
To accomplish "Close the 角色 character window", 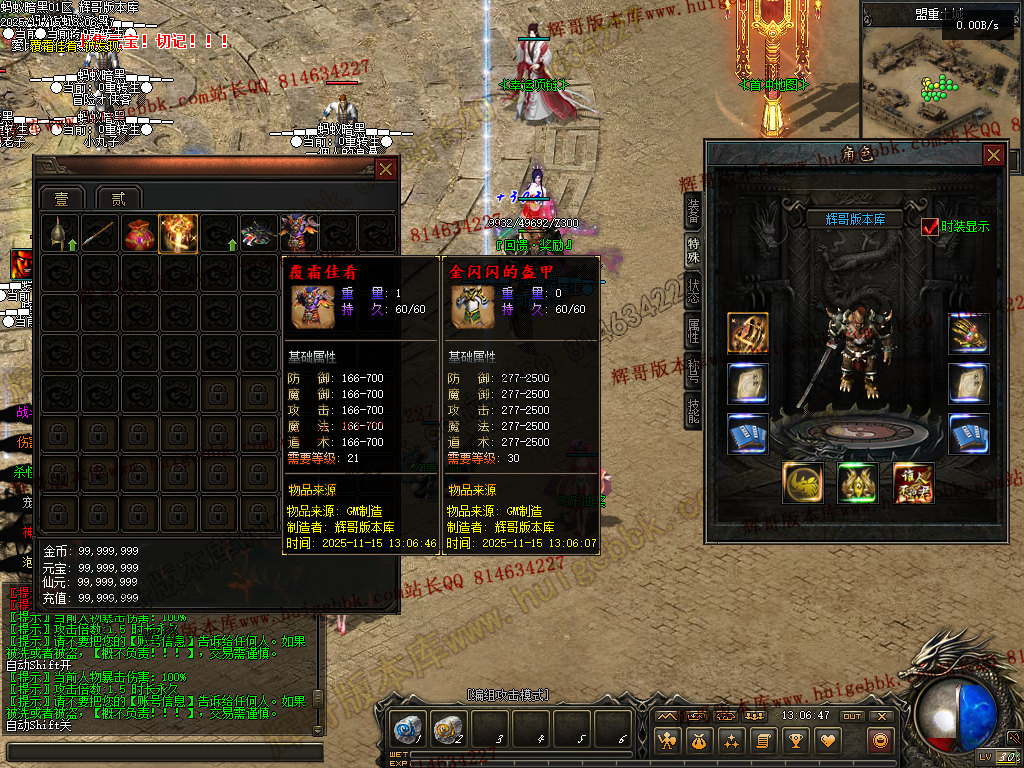I will tap(993, 155).
